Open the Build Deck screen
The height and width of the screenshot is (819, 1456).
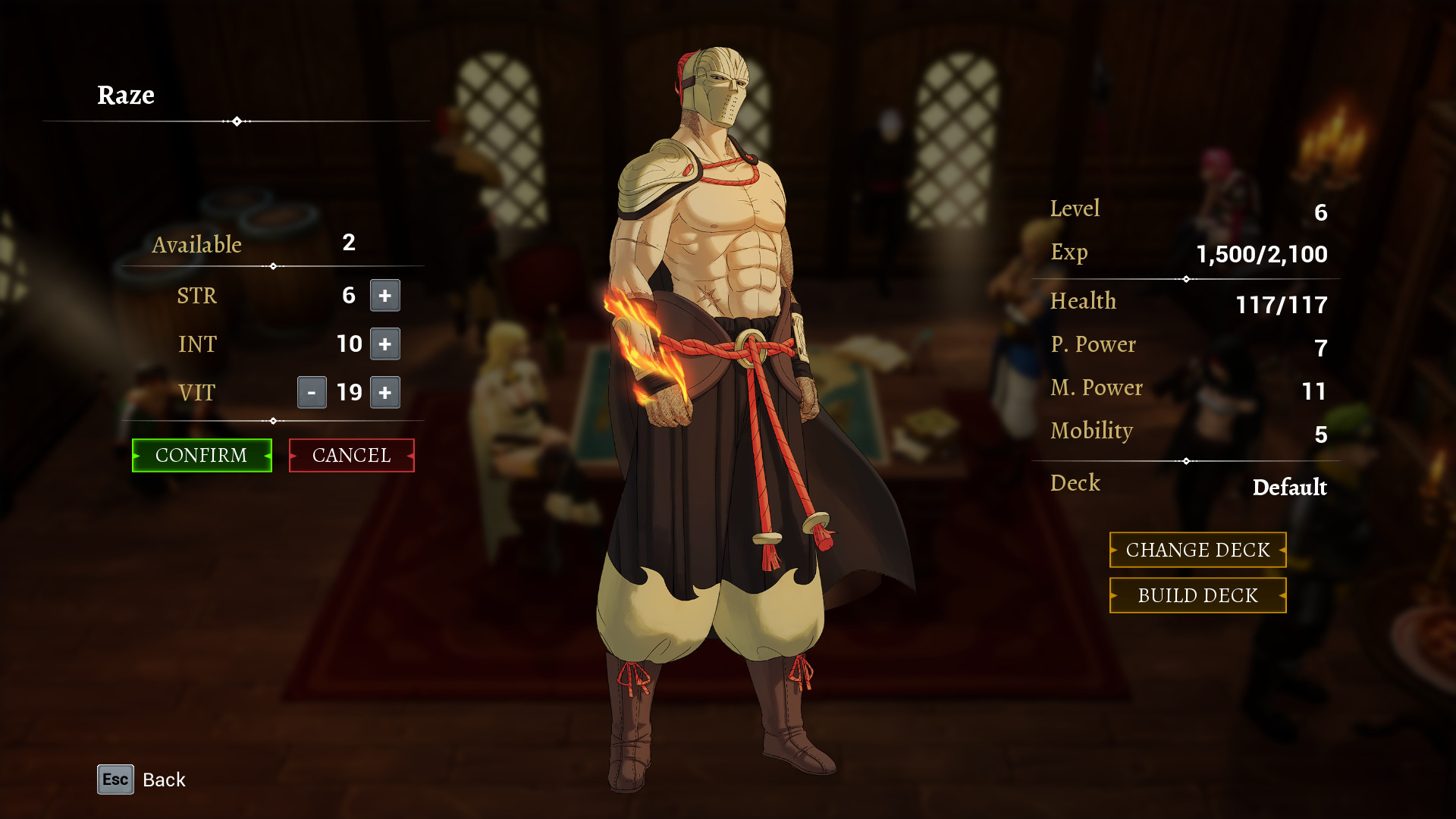click(x=1197, y=595)
